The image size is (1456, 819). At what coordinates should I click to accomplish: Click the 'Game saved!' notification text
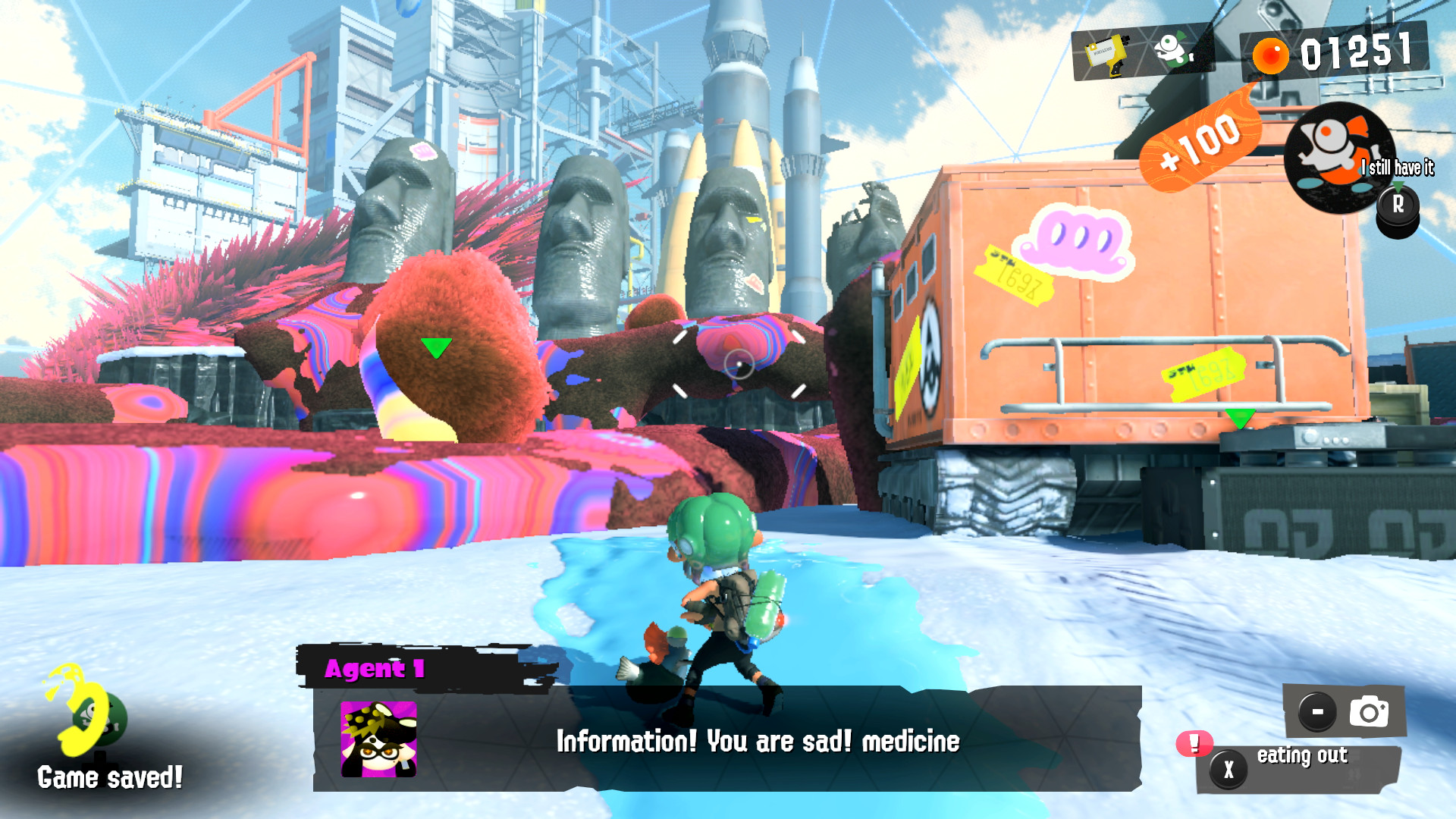coord(111,777)
